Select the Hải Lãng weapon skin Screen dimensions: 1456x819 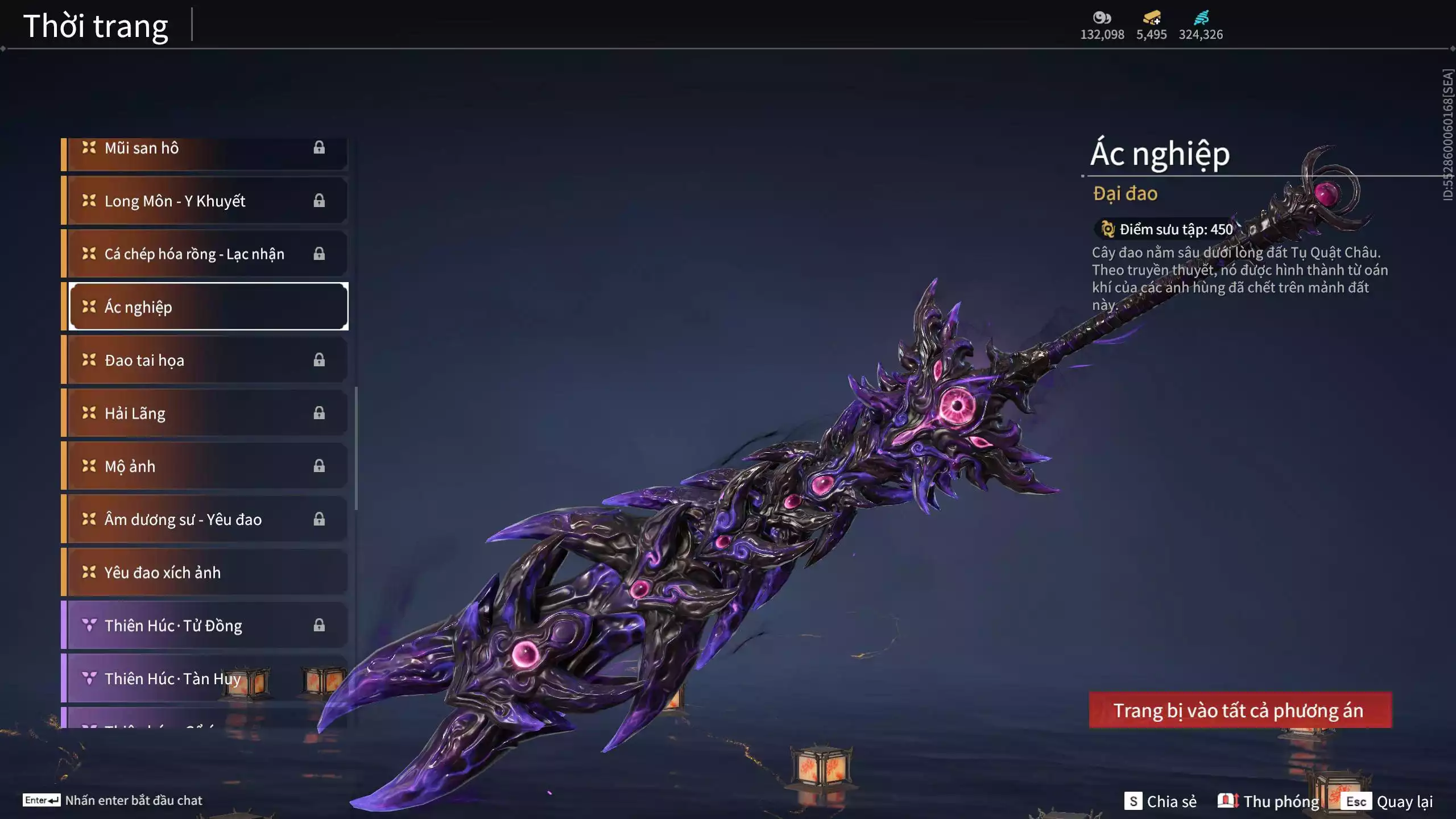[x=205, y=413]
